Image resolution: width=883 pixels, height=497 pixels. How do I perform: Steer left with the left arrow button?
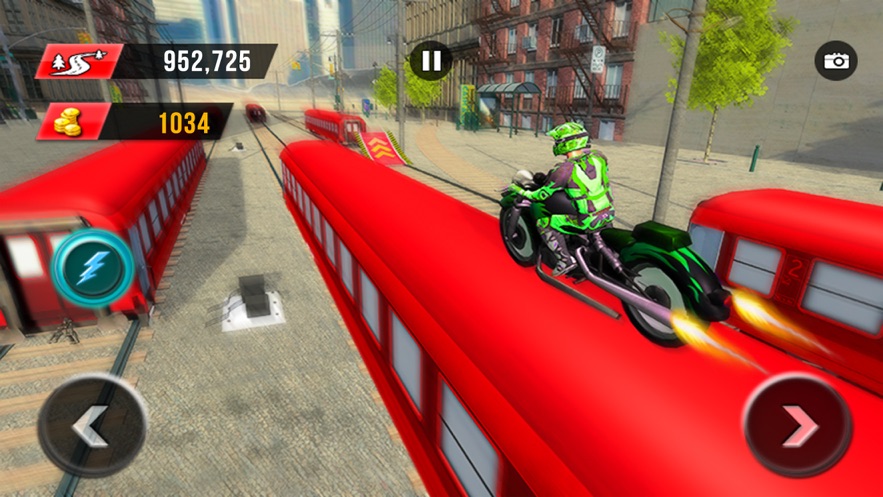pyautogui.click(x=92, y=428)
